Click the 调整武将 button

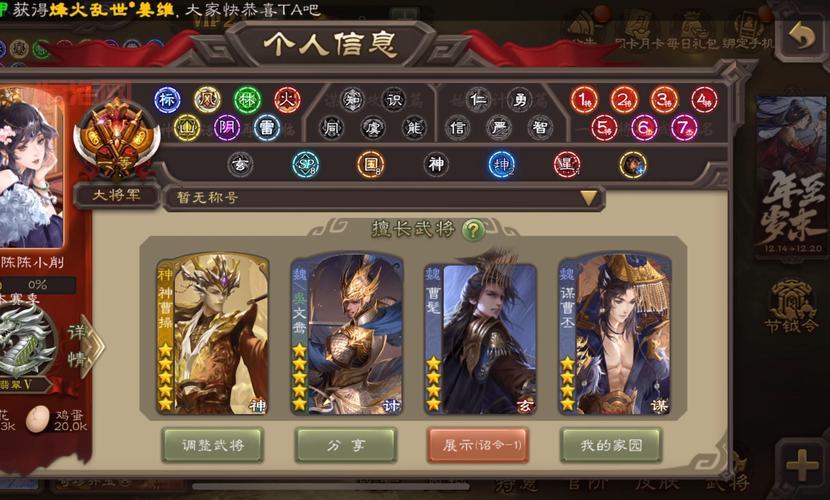pyautogui.click(x=211, y=444)
